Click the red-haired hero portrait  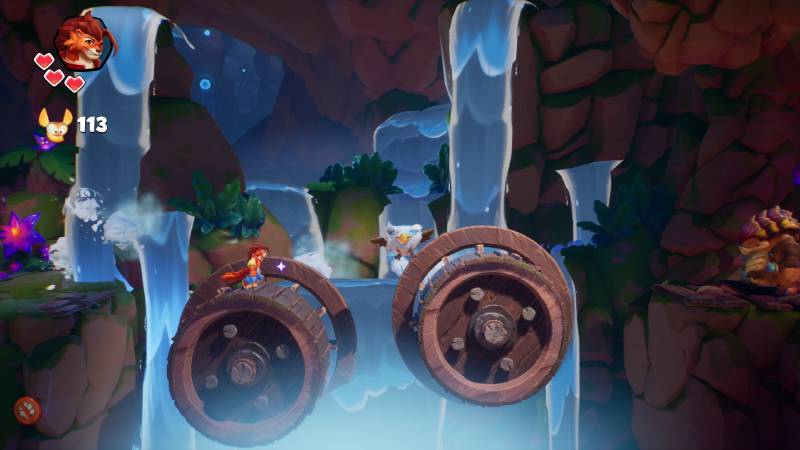tap(82, 43)
